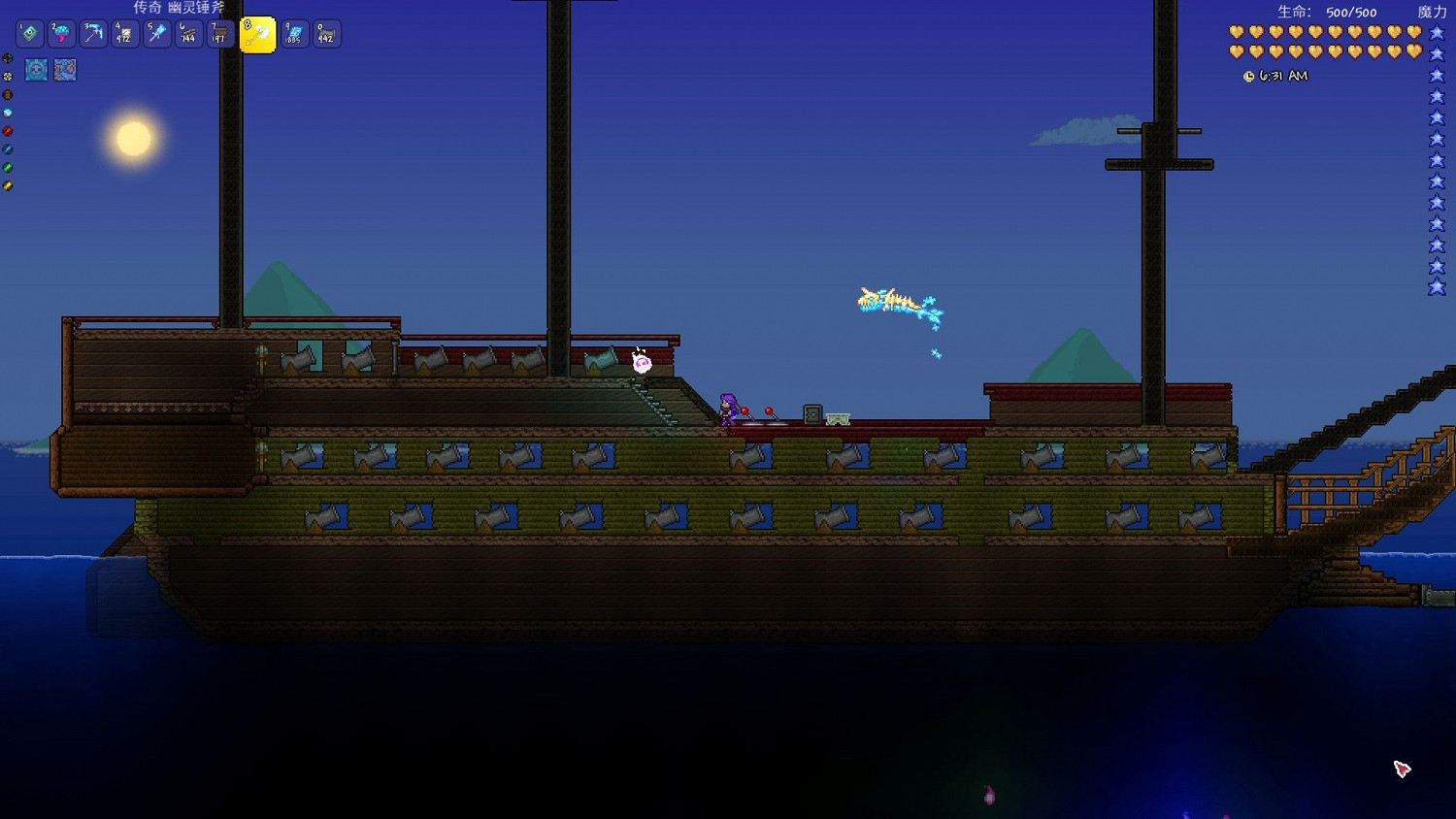This screenshot has width=1456, height=819.
Task: Cancel the red buff icon on the left edge
Action: (x=8, y=130)
